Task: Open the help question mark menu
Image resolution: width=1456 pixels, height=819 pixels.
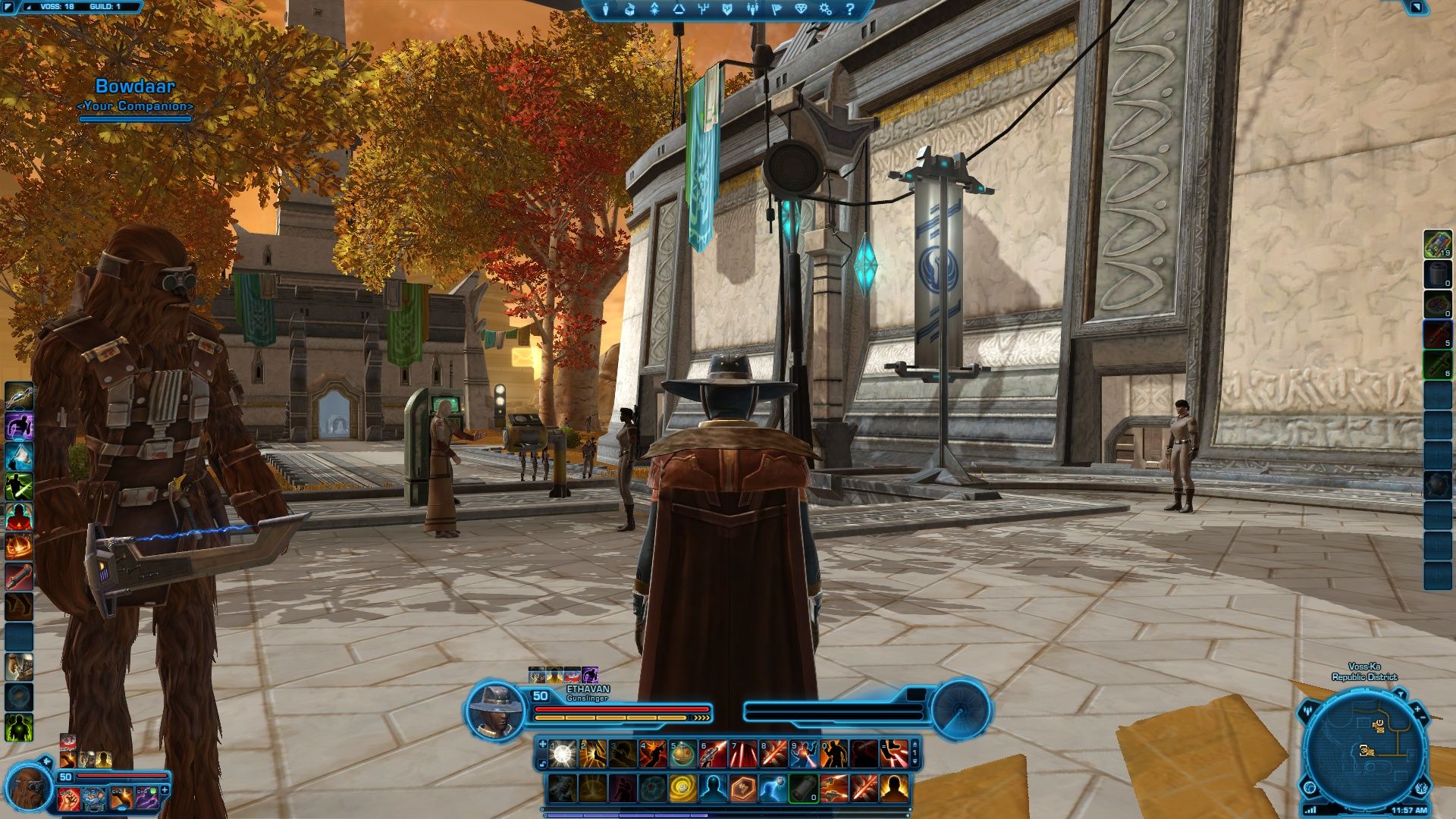Action: 849,9
